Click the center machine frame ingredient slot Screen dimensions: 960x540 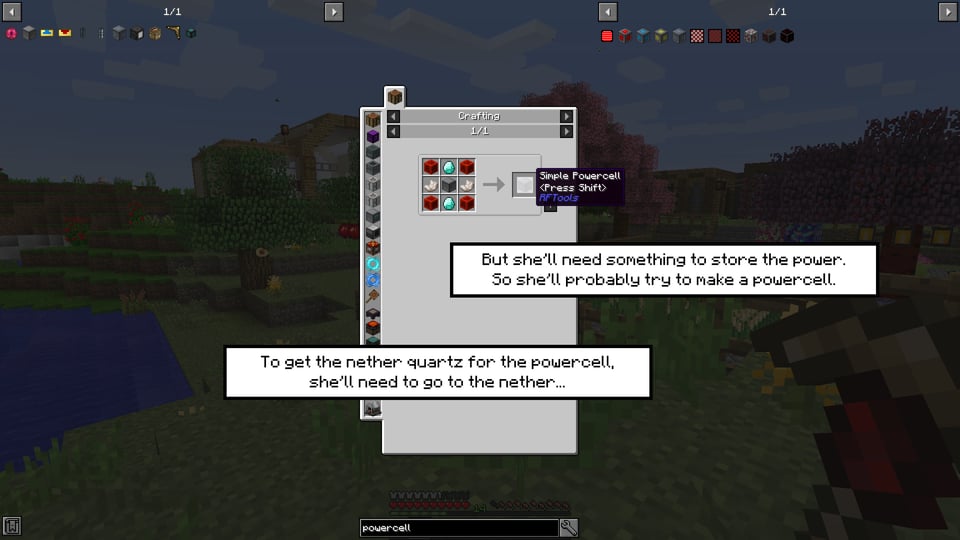coord(449,184)
